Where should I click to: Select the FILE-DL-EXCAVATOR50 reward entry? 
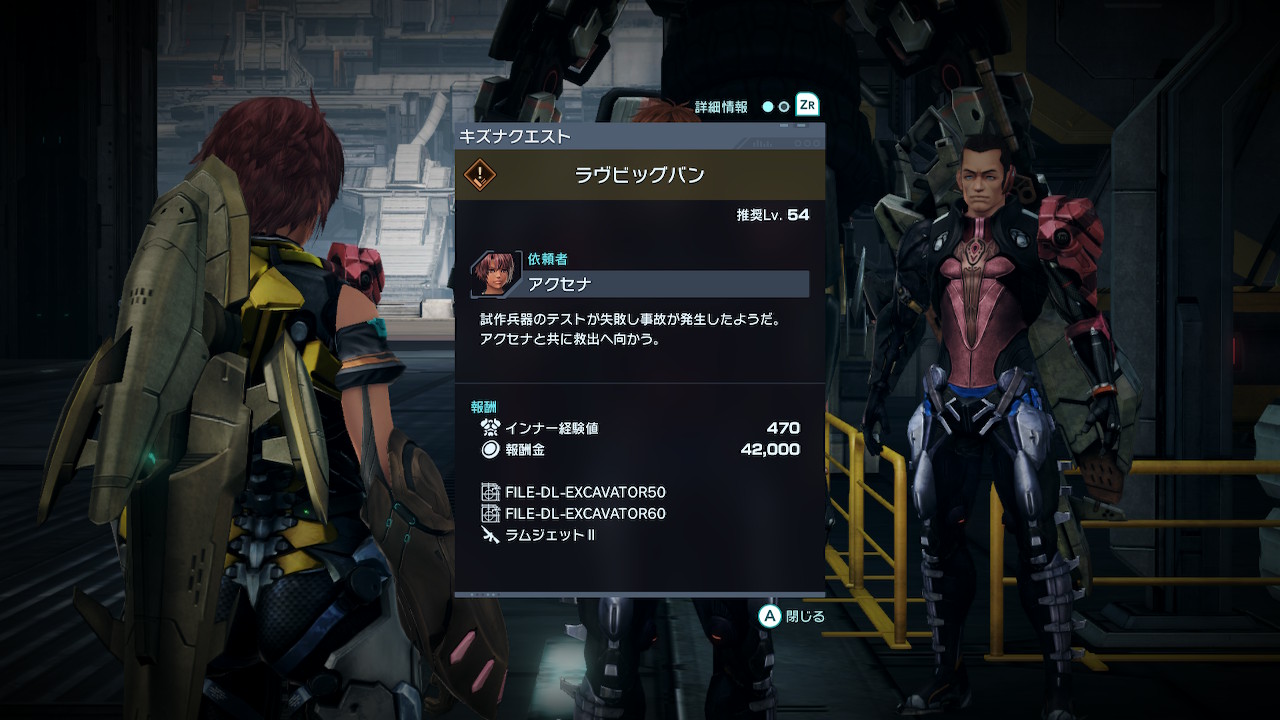(x=584, y=492)
